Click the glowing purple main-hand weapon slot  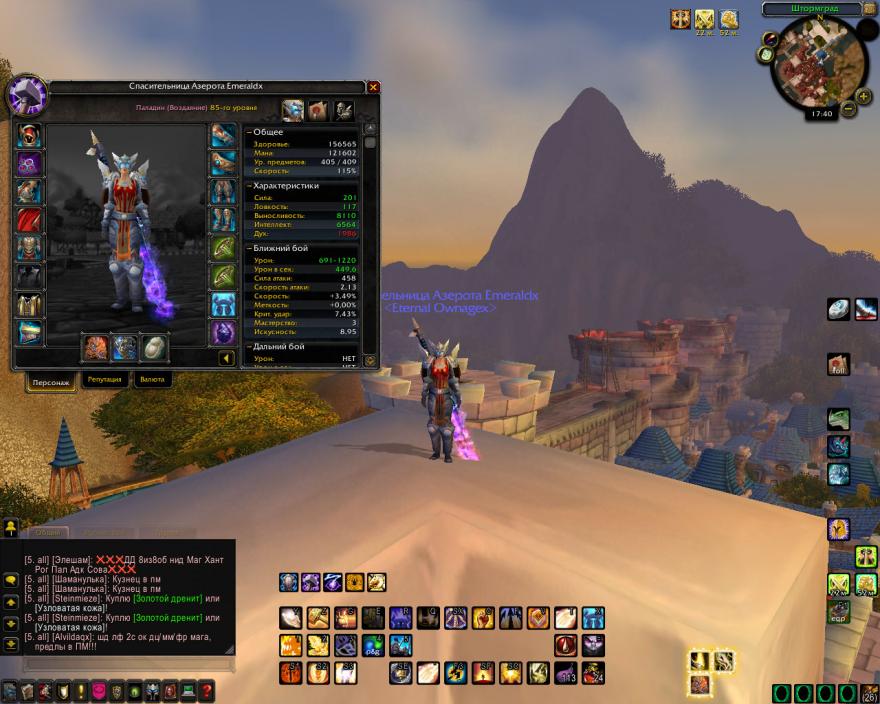[96, 347]
